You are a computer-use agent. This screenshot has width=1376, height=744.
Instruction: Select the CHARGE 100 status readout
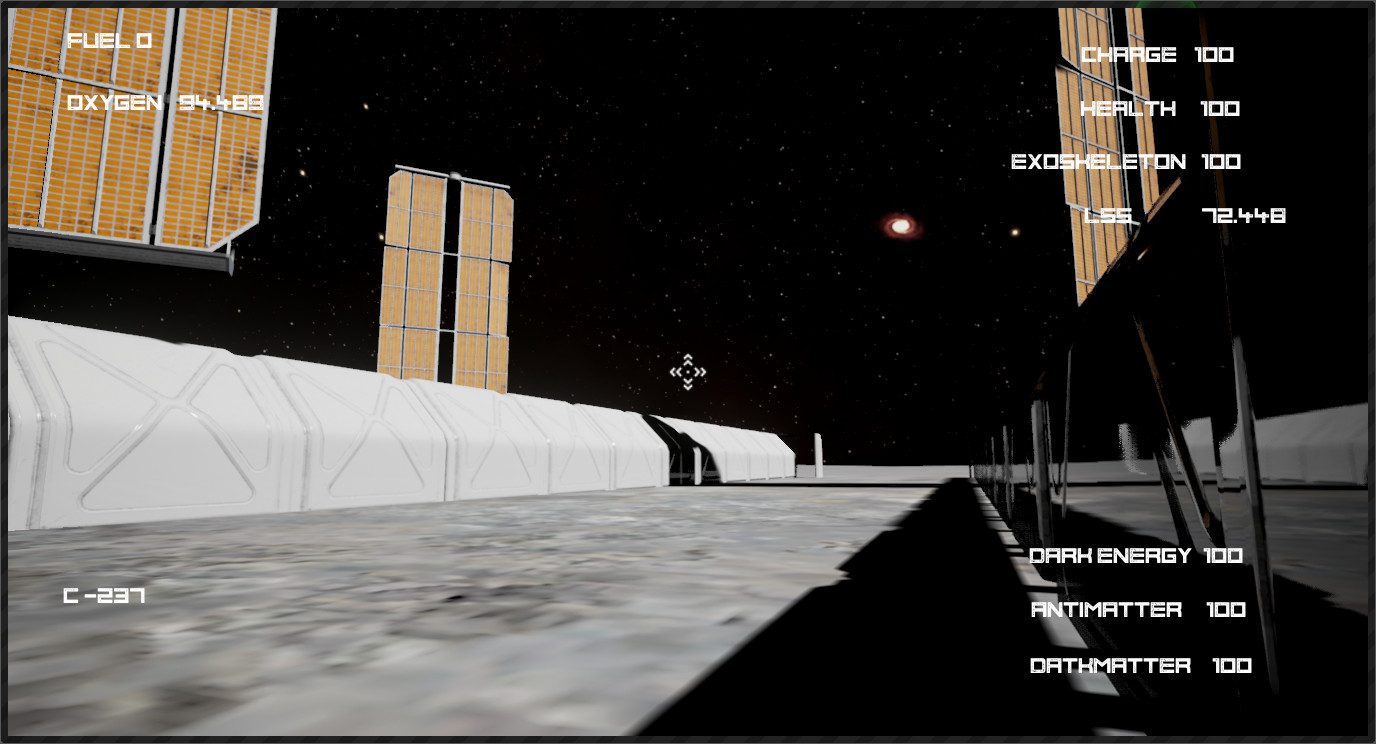(1155, 55)
